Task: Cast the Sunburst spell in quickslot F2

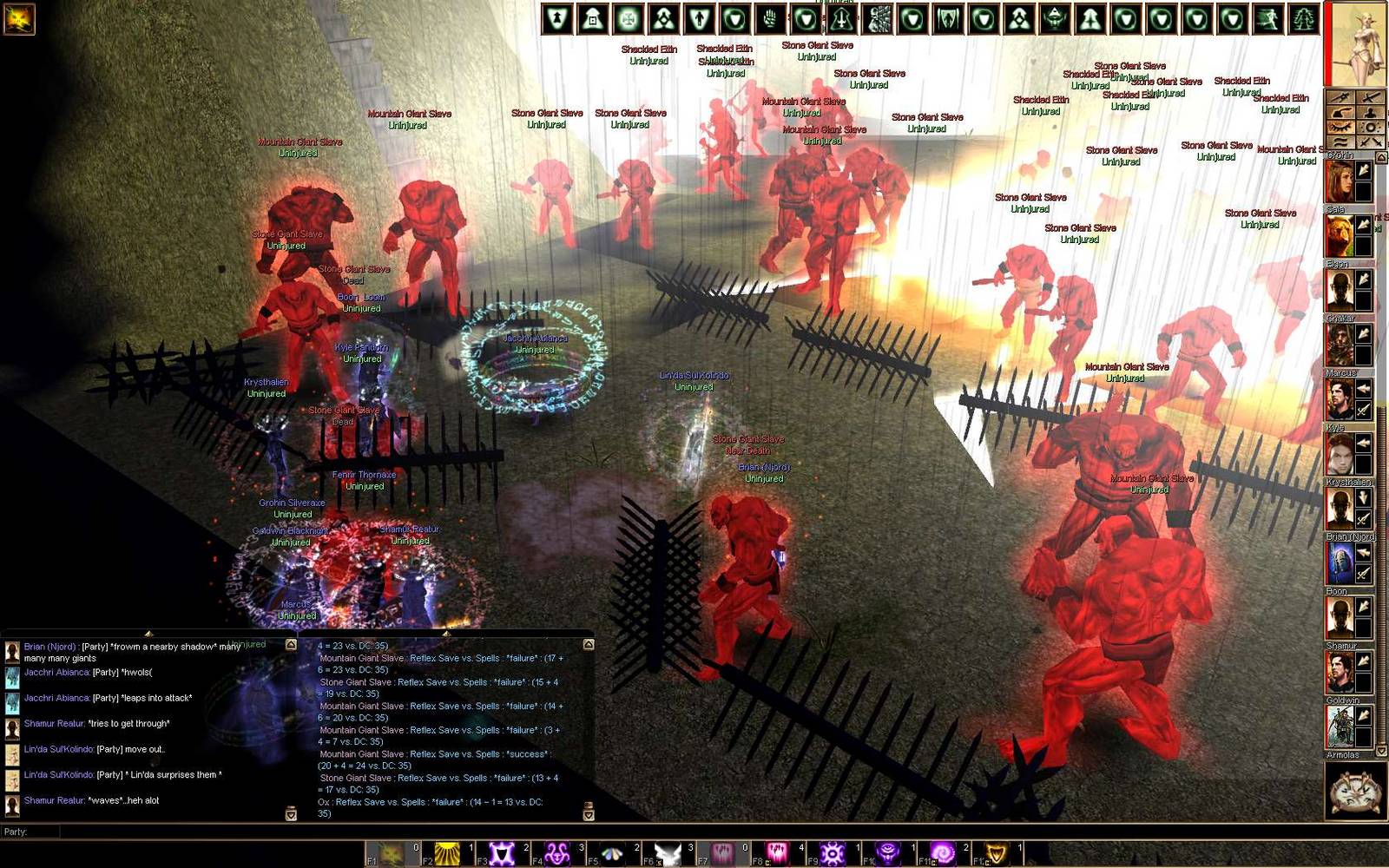Action: pos(447,852)
